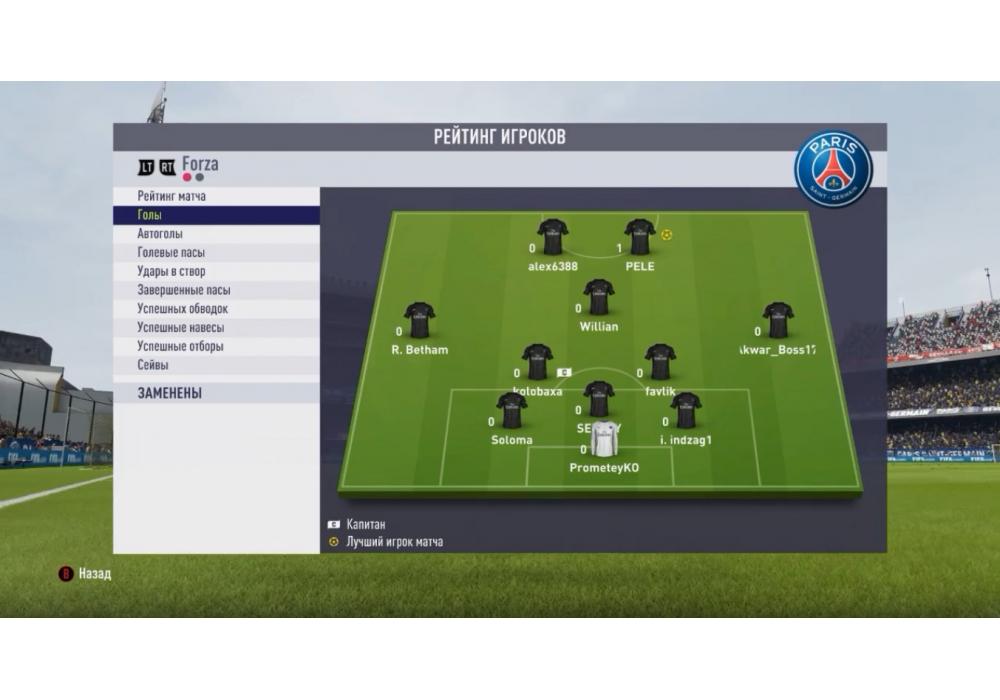
Task: Pick alex6388 in the formation
Action: click(x=553, y=237)
